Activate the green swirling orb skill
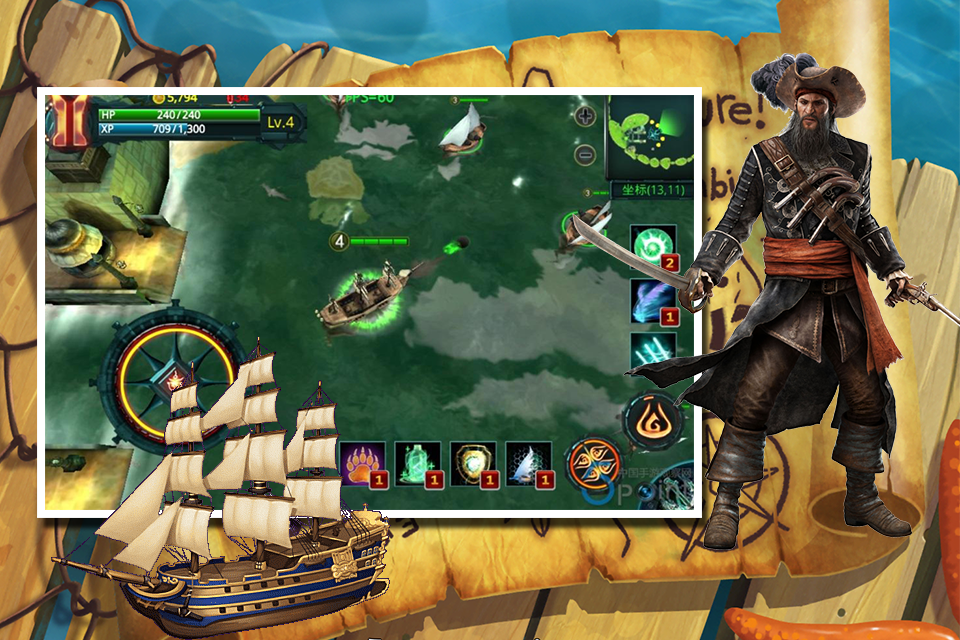Viewport: 960px width, 640px height. (x=654, y=246)
